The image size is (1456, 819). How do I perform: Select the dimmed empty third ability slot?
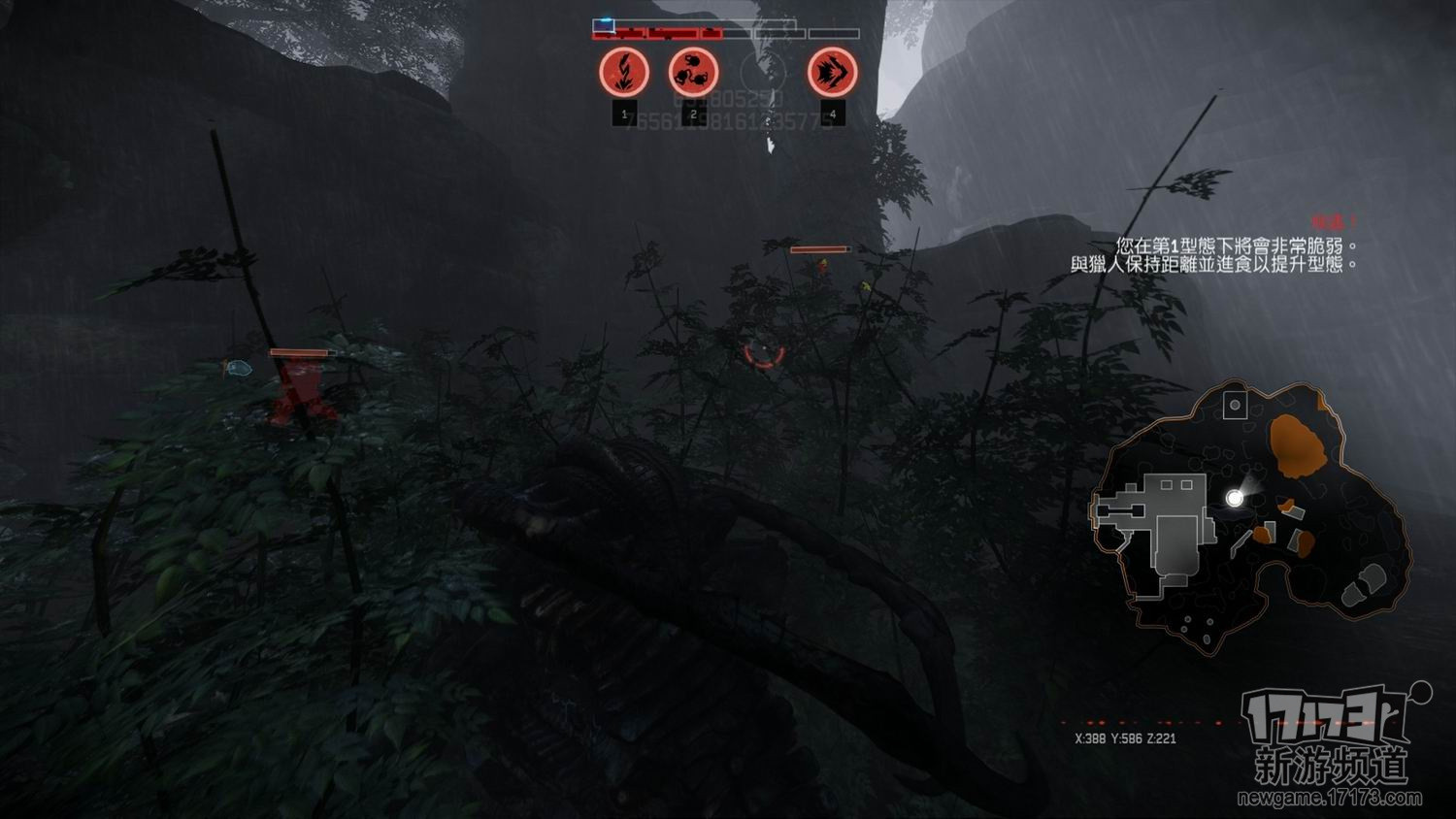click(x=762, y=70)
